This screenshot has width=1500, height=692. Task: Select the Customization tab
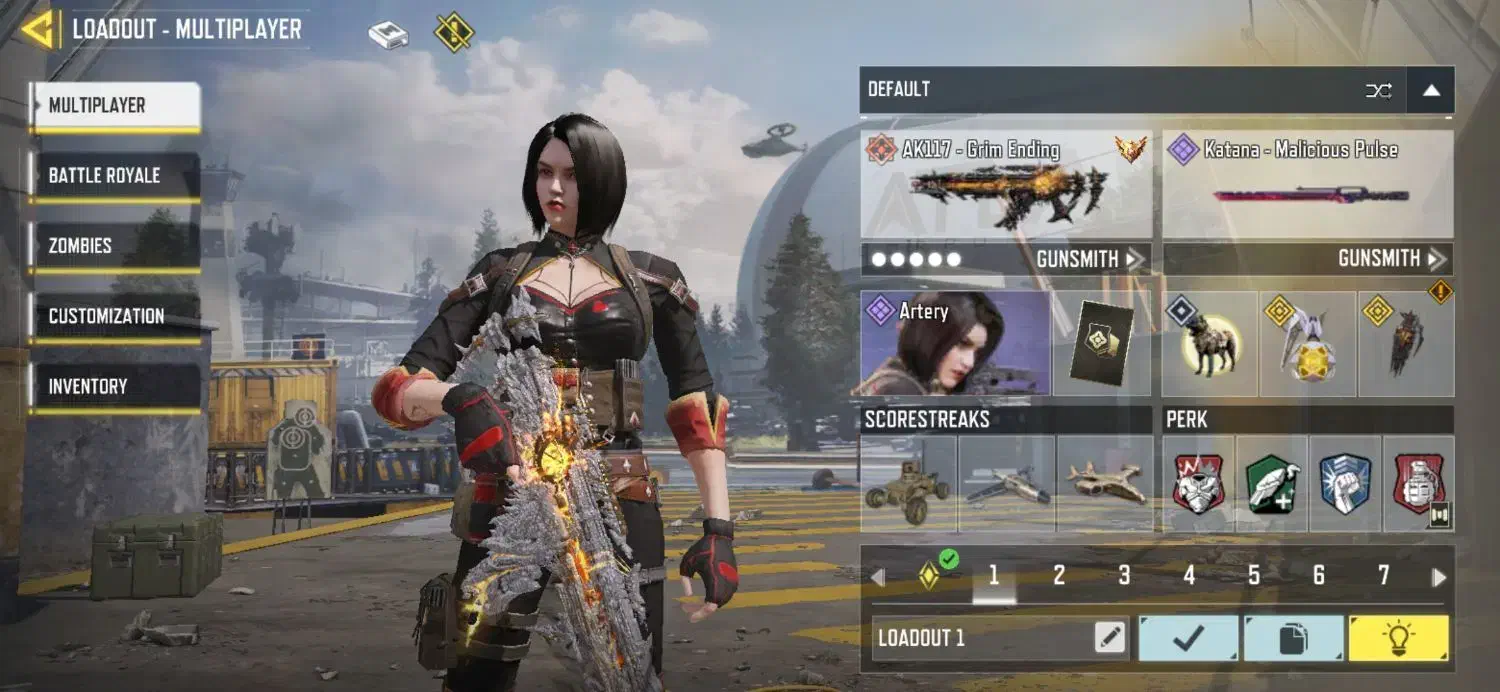[114, 316]
